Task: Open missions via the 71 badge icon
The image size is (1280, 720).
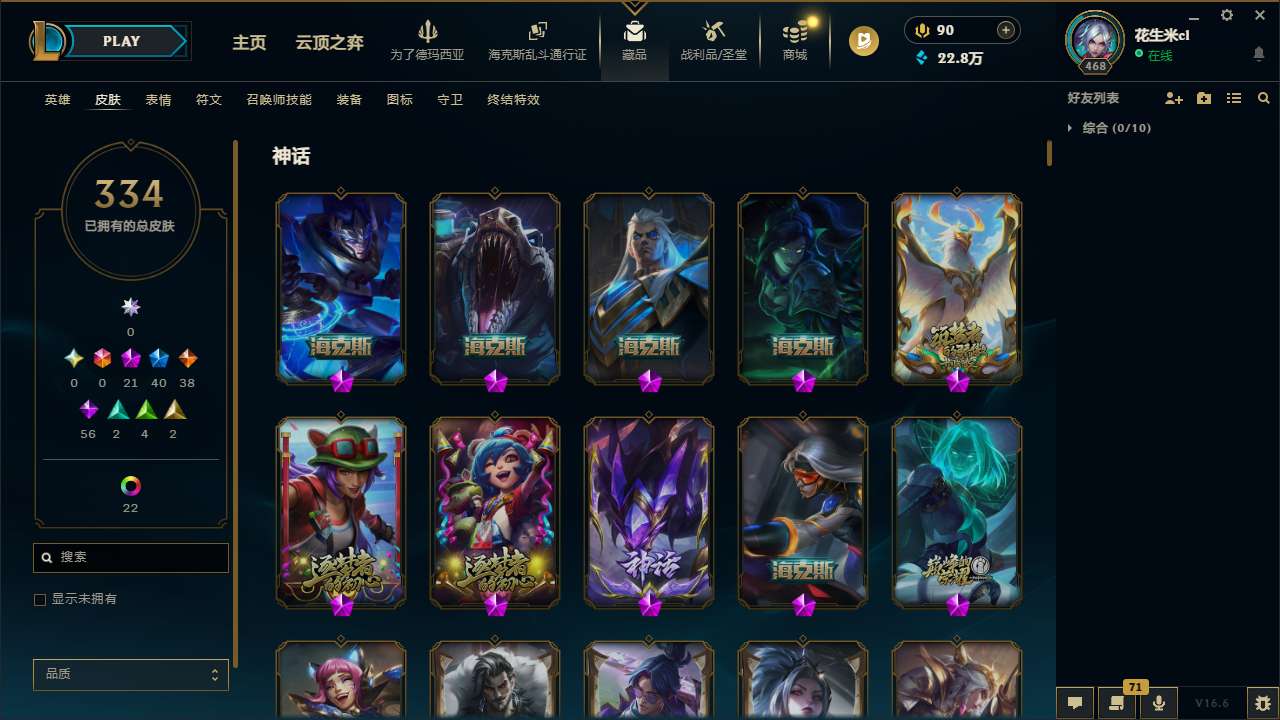Action: pyautogui.click(x=1118, y=703)
